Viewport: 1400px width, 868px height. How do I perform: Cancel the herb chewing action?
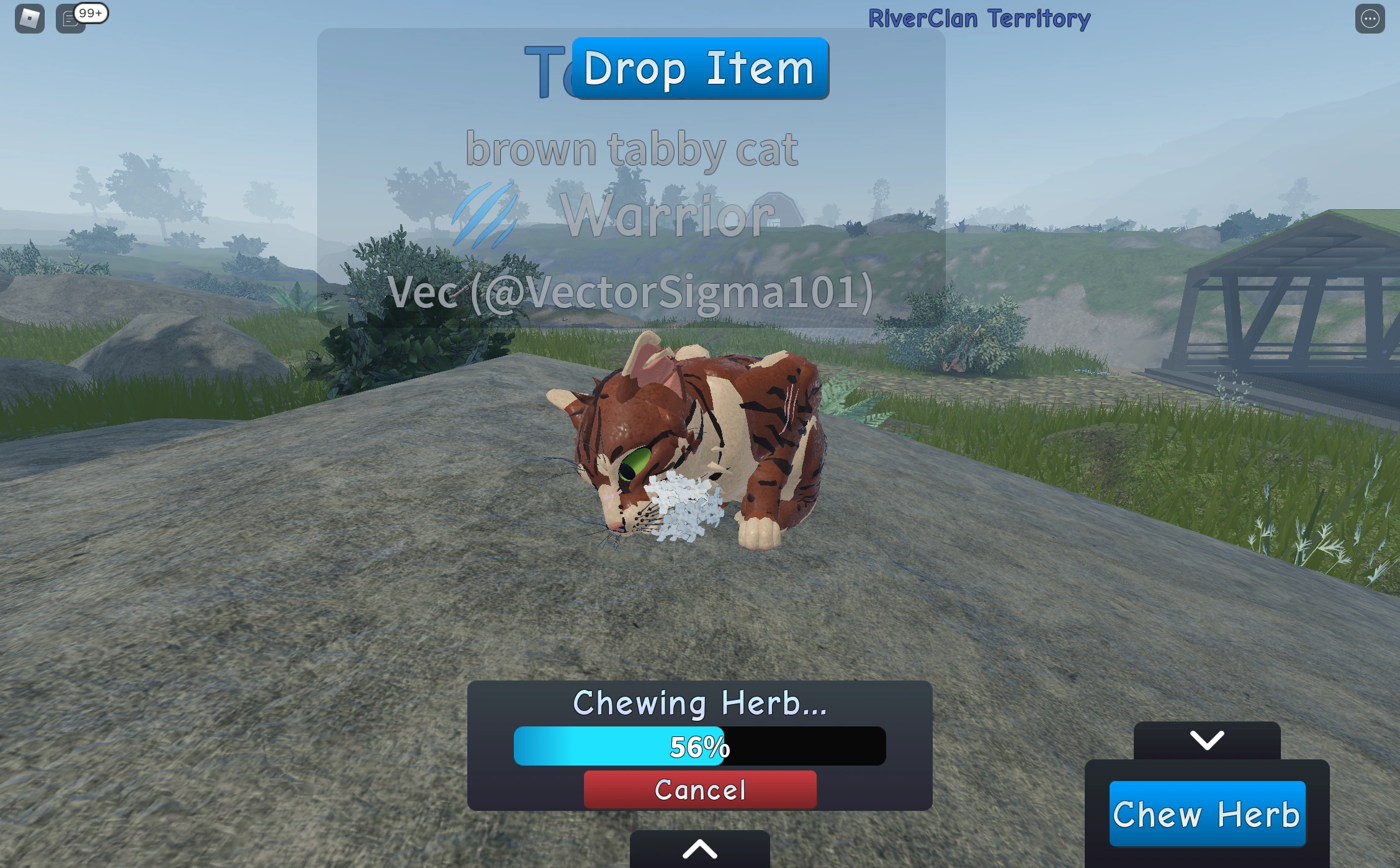(x=700, y=790)
